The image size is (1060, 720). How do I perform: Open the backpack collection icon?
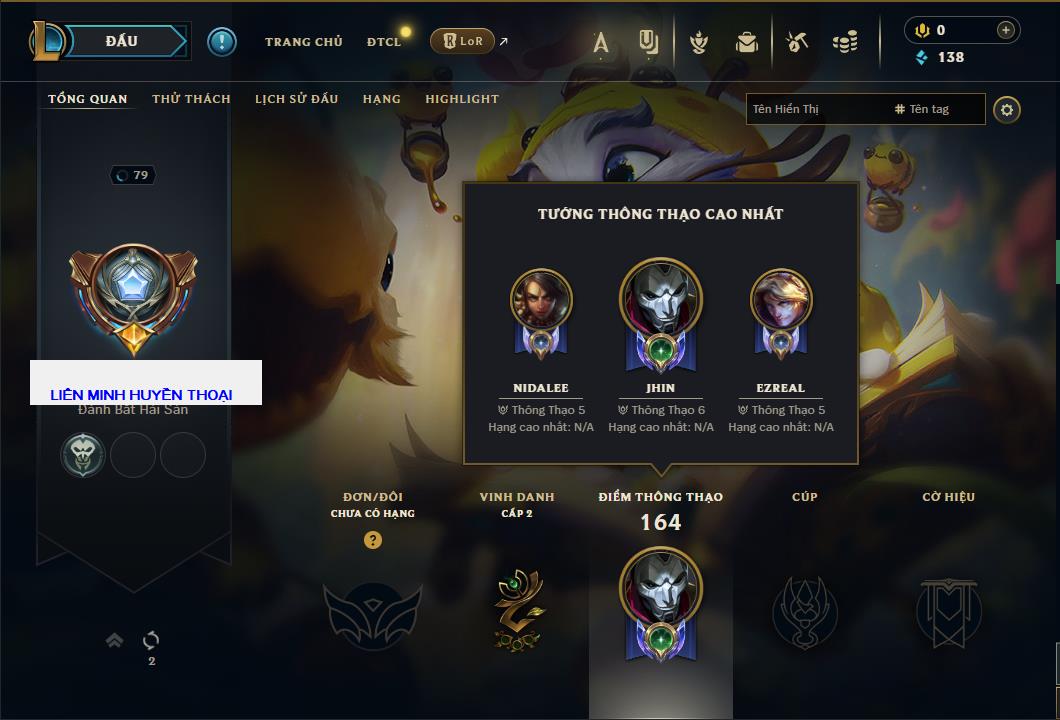tap(746, 42)
